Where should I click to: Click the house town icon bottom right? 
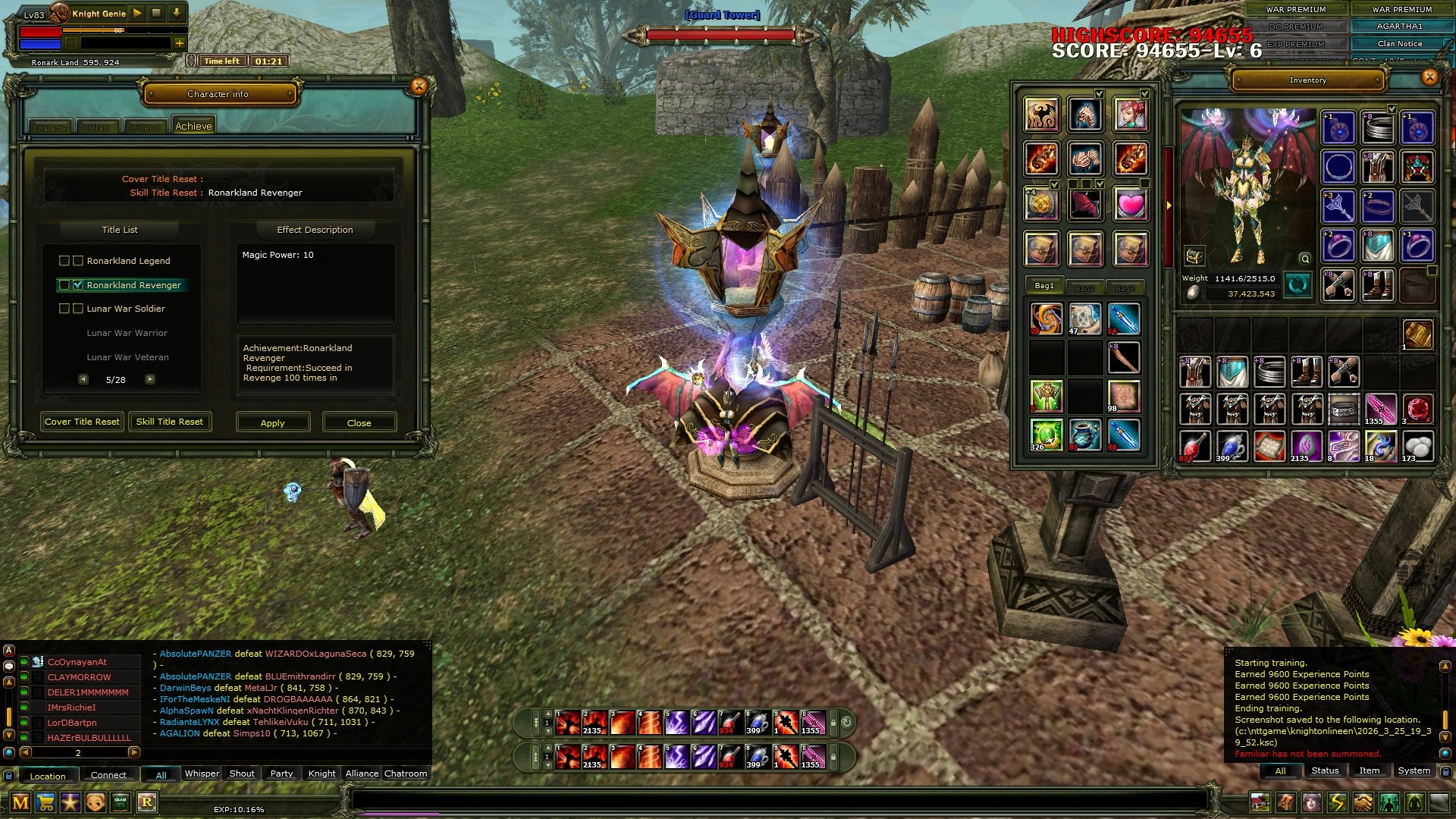click(1260, 803)
